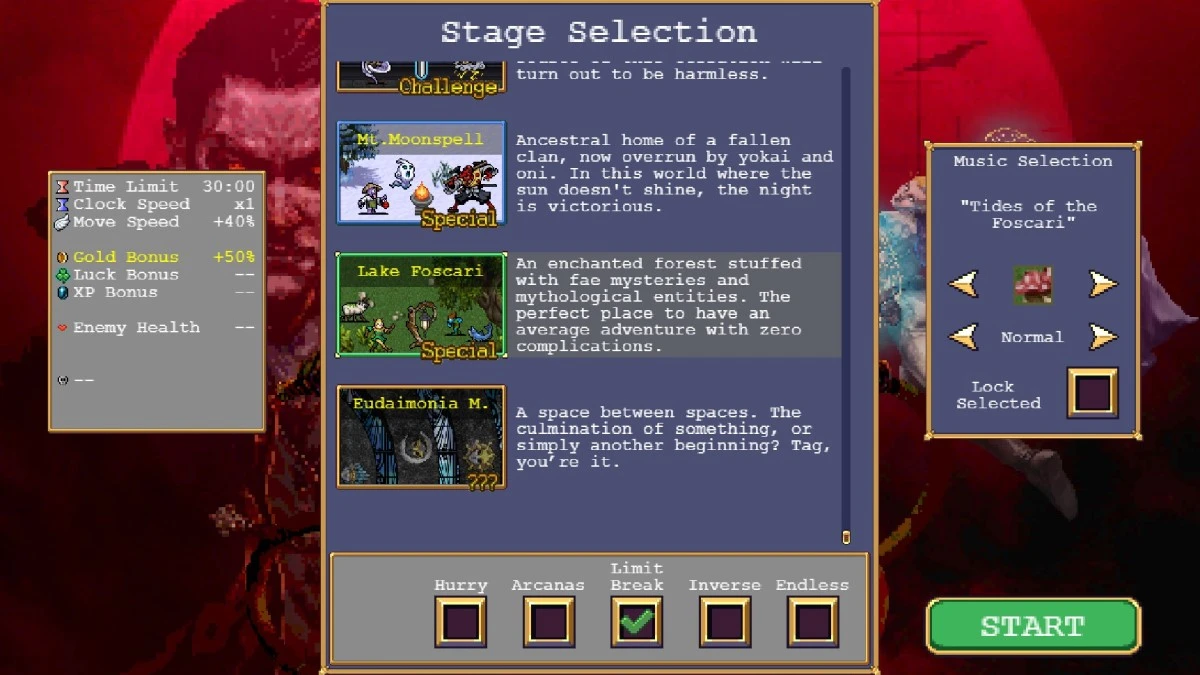Cycle music mode right from Normal

pos(1102,336)
